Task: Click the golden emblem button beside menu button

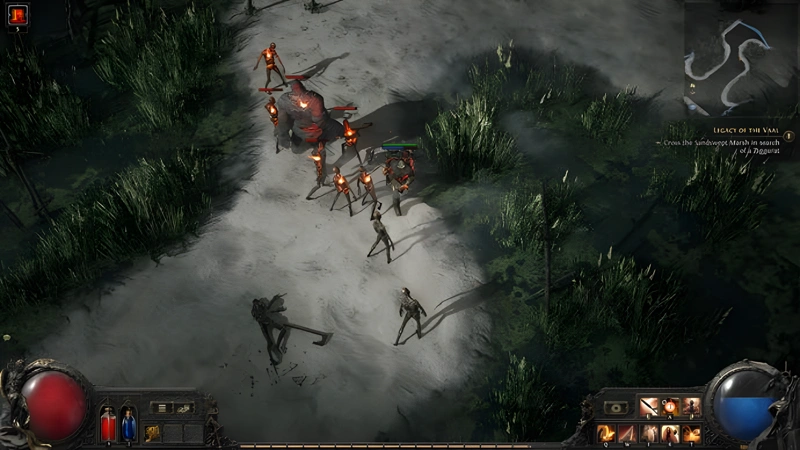Action: 184,408
